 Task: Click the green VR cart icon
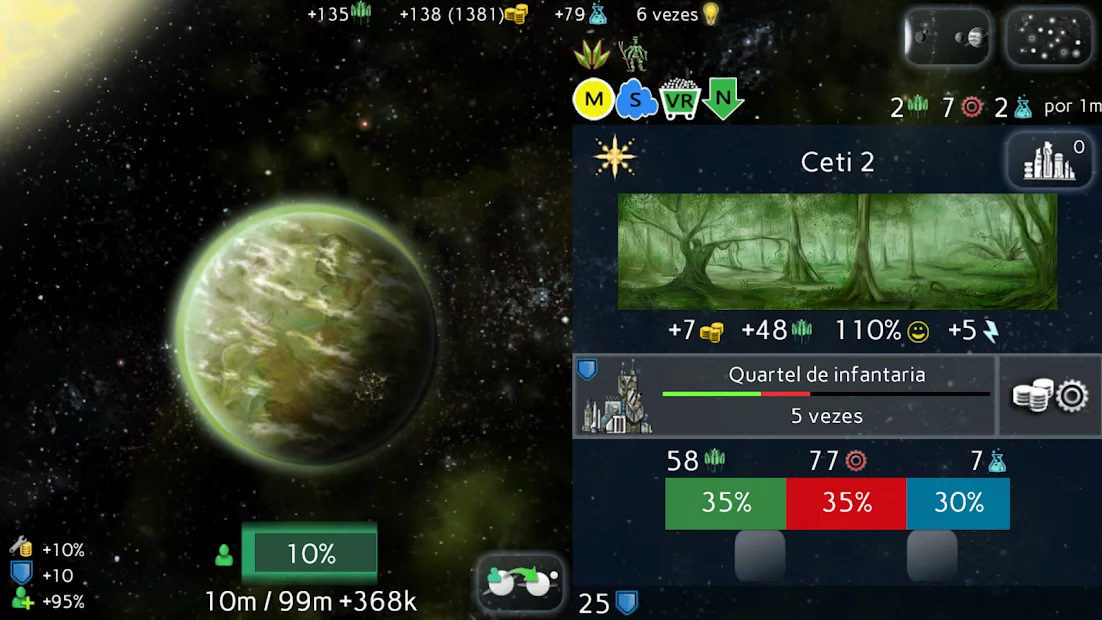[679, 101]
